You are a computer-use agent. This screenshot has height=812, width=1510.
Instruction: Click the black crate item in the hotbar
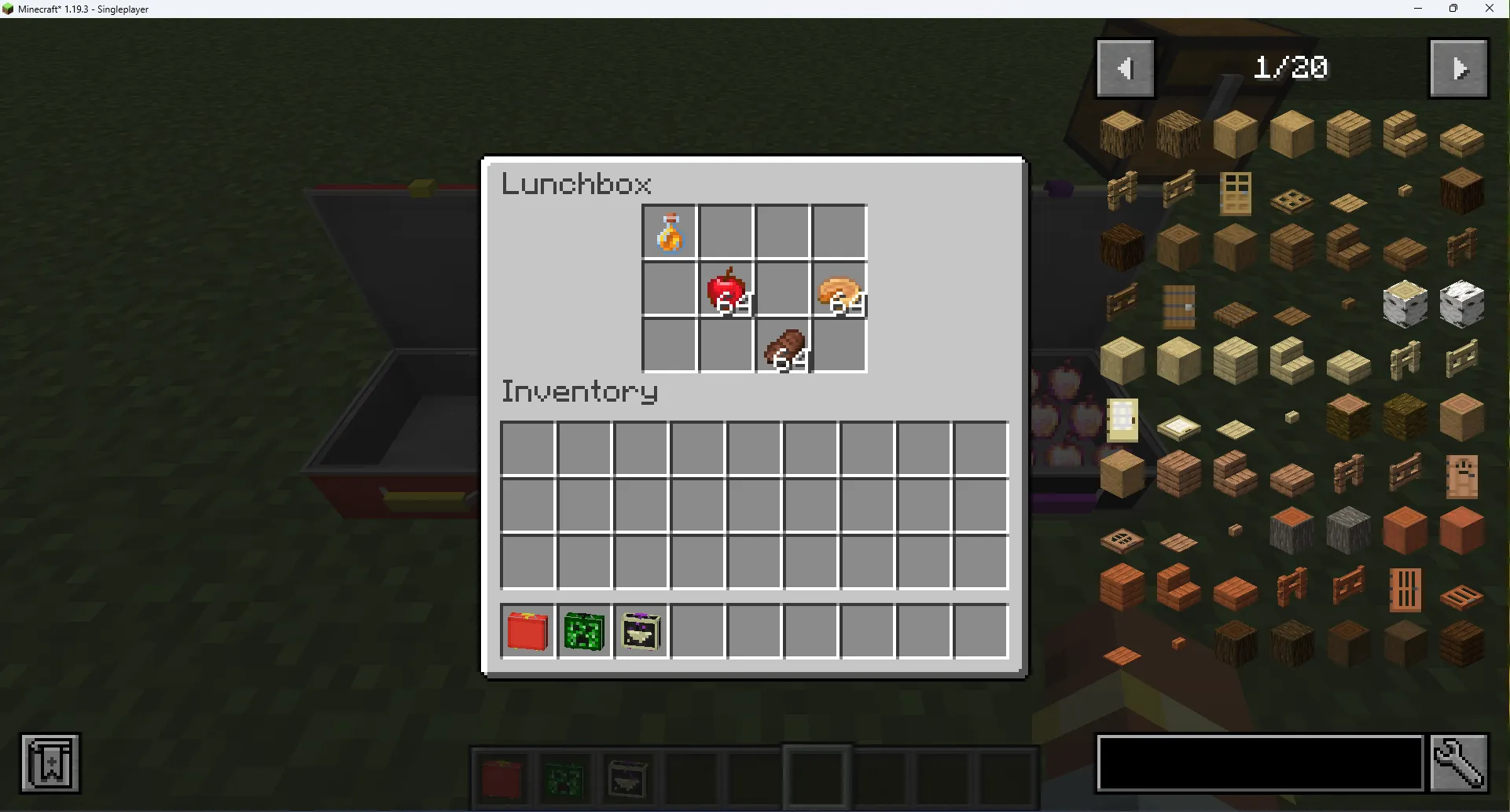pyautogui.click(x=641, y=631)
